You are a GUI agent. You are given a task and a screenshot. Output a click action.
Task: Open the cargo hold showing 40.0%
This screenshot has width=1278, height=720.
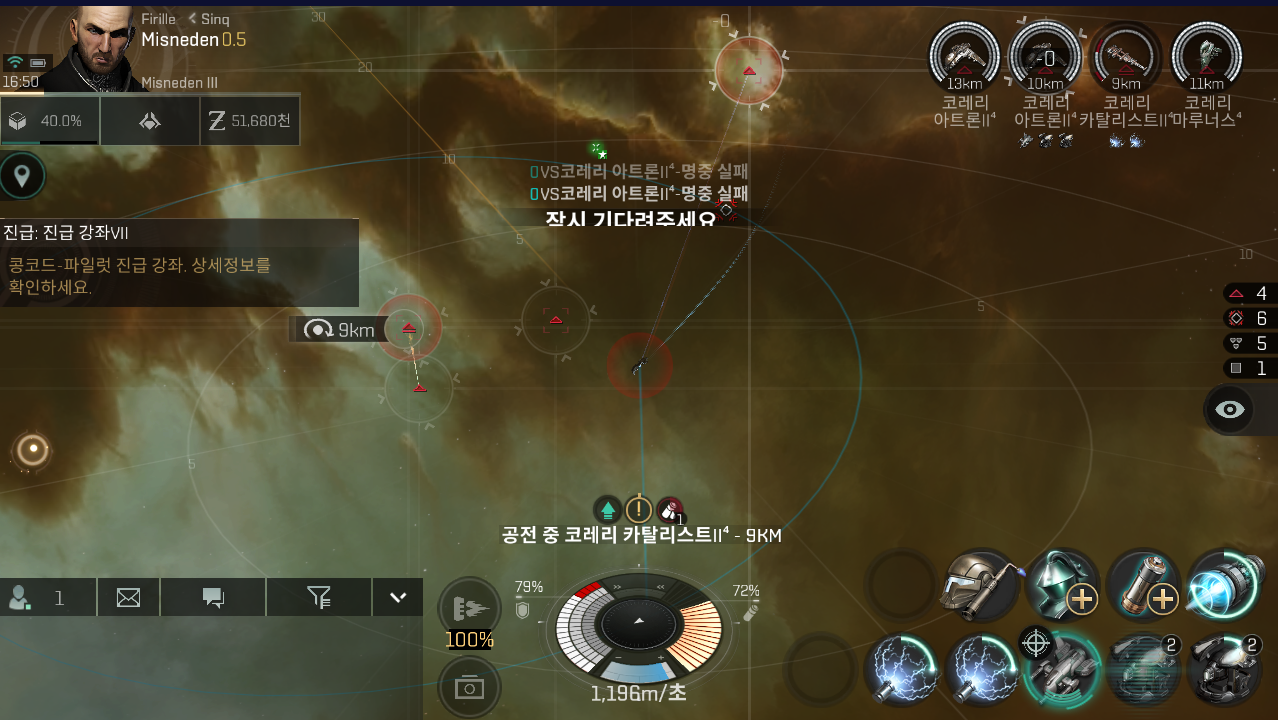pos(49,122)
